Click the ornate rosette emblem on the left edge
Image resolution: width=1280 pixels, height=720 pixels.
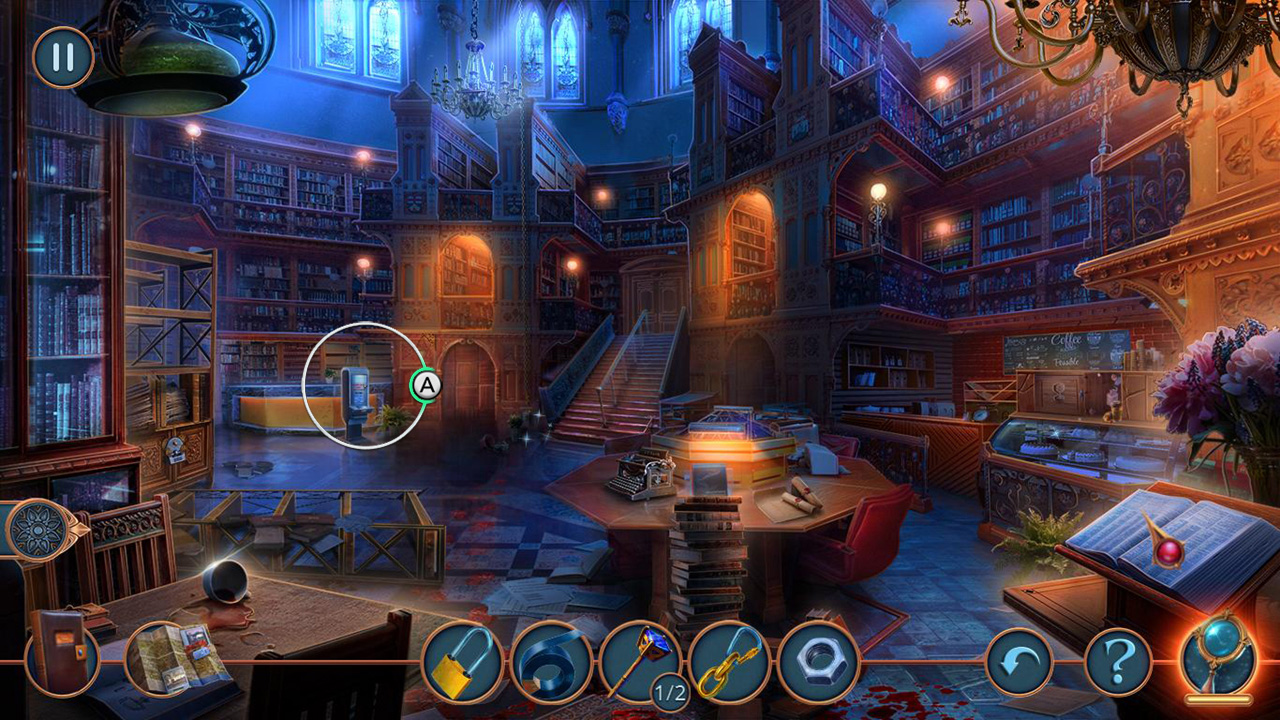click(x=38, y=530)
